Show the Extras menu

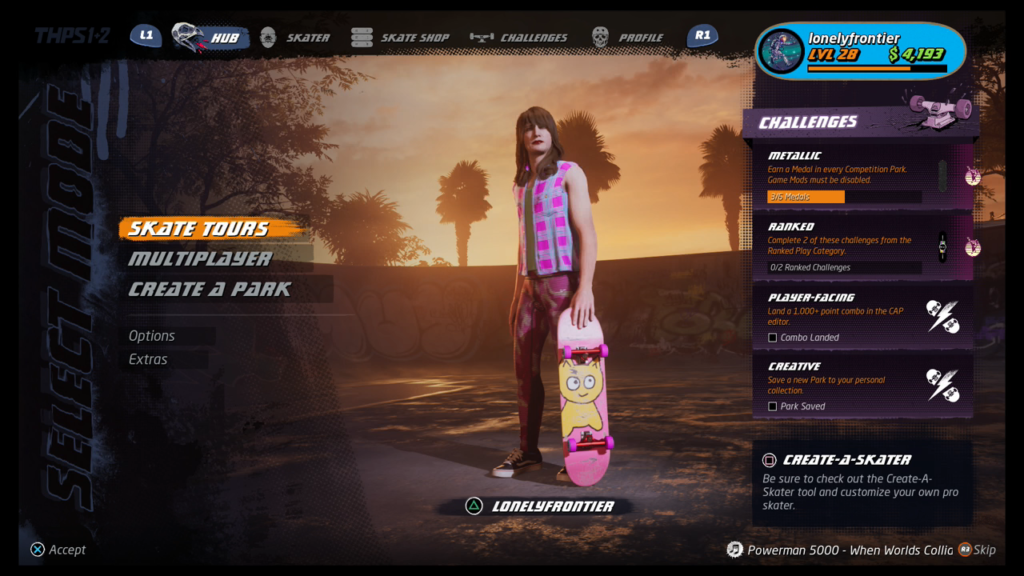(x=148, y=359)
